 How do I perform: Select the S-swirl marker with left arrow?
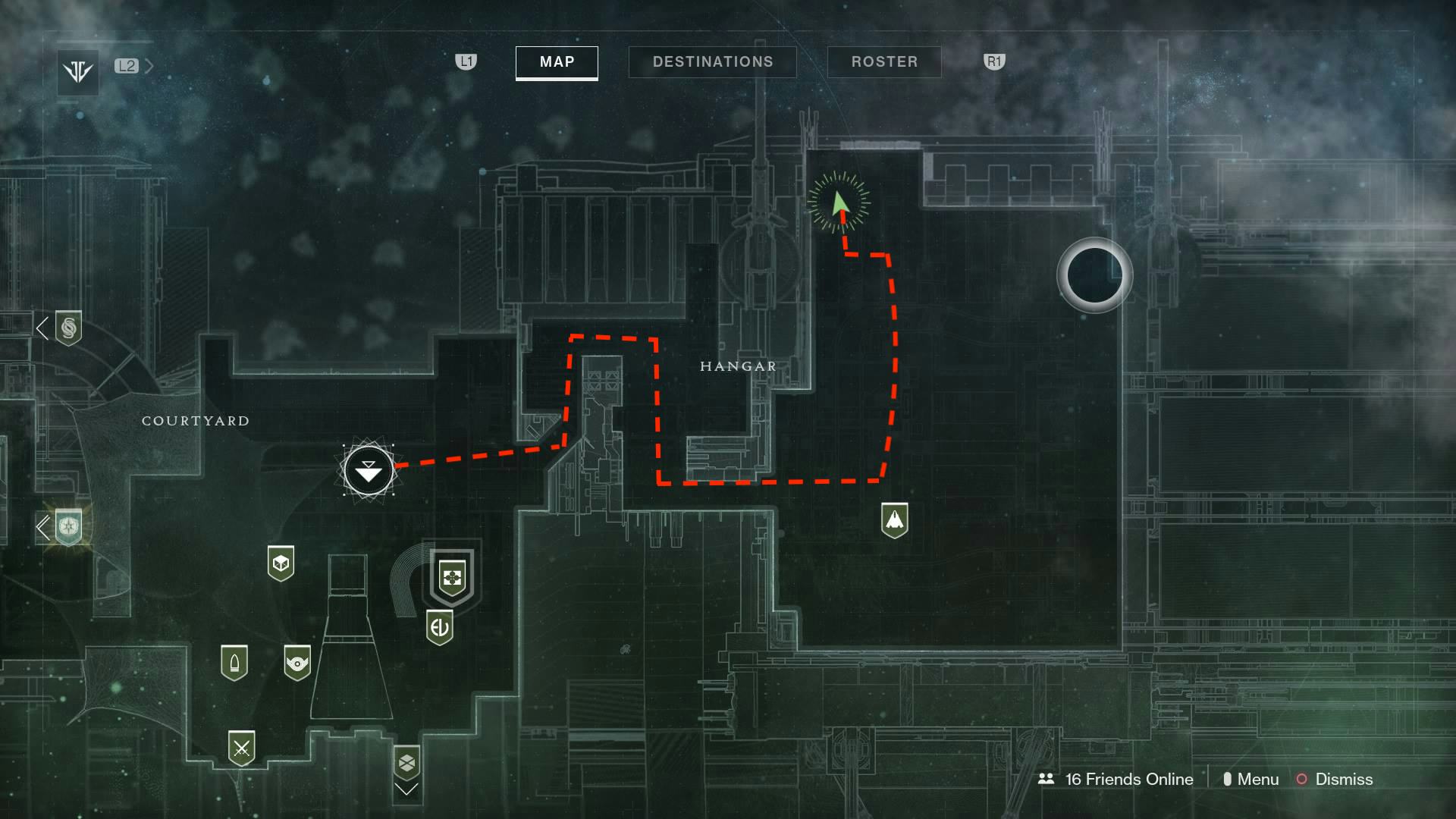[x=68, y=328]
